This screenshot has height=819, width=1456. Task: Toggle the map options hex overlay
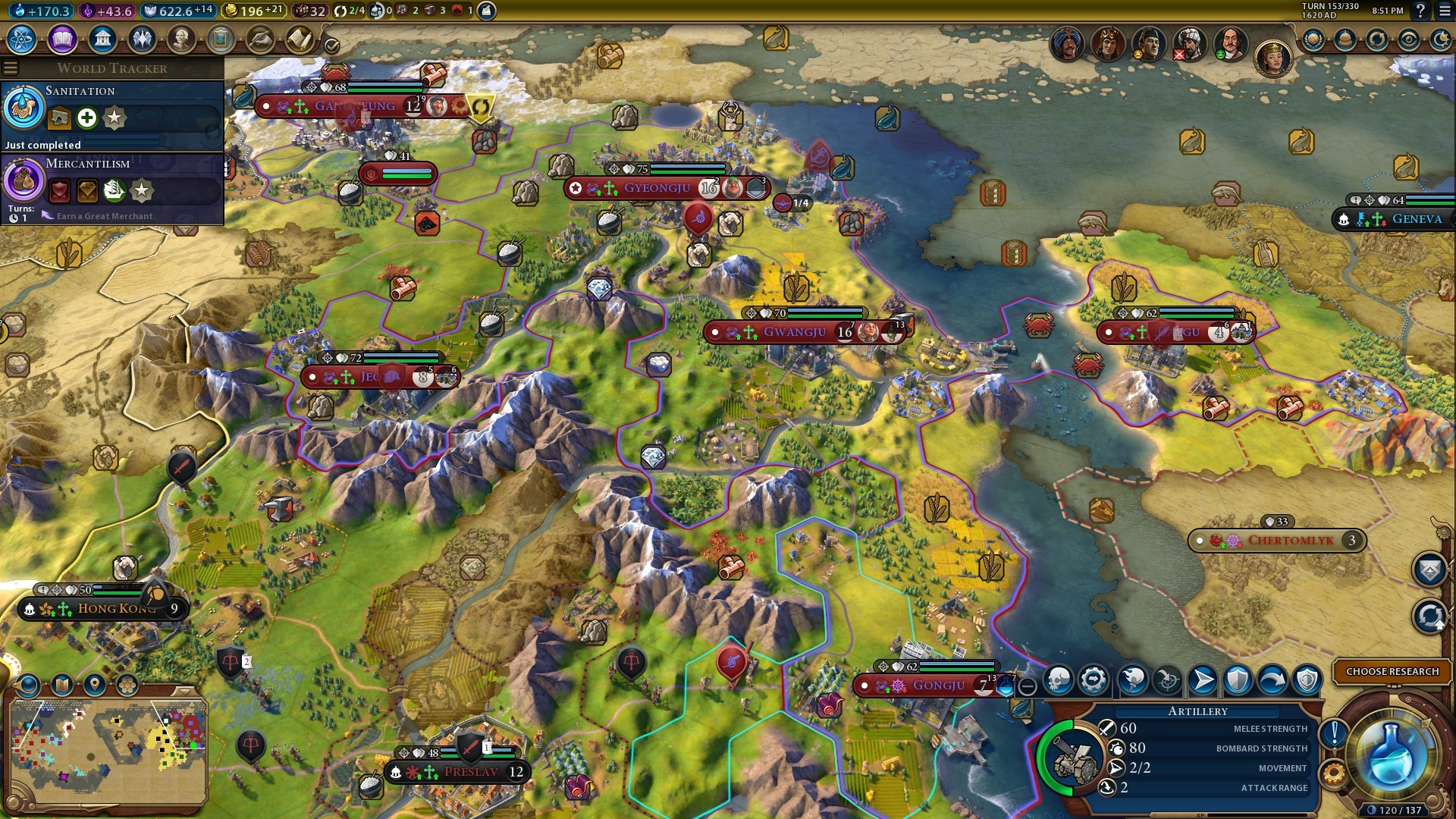pos(126,685)
